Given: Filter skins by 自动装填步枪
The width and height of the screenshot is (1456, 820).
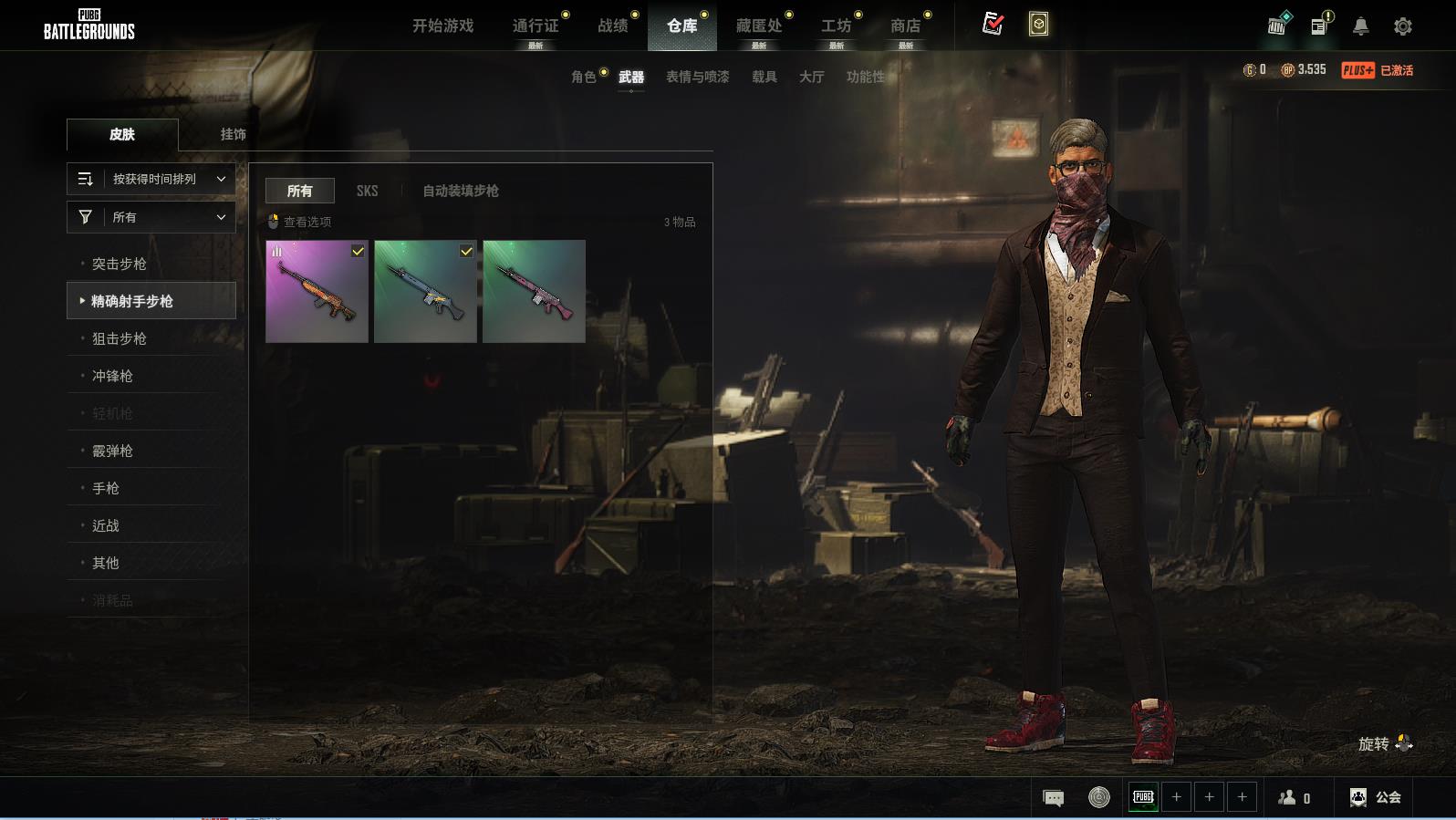Looking at the screenshot, I should [x=460, y=191].
